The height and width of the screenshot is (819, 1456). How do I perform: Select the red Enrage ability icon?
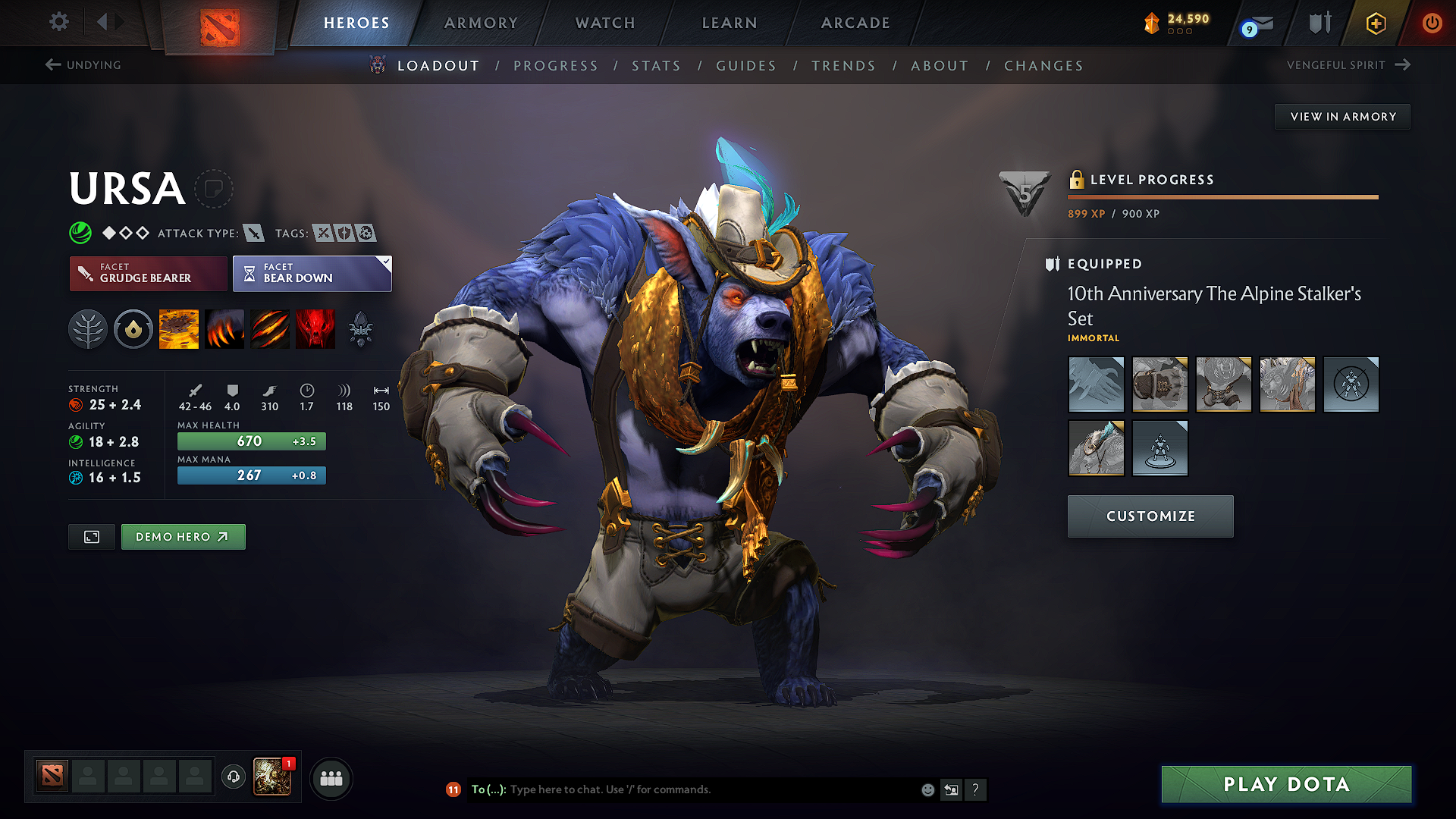[x=315, y=329]
